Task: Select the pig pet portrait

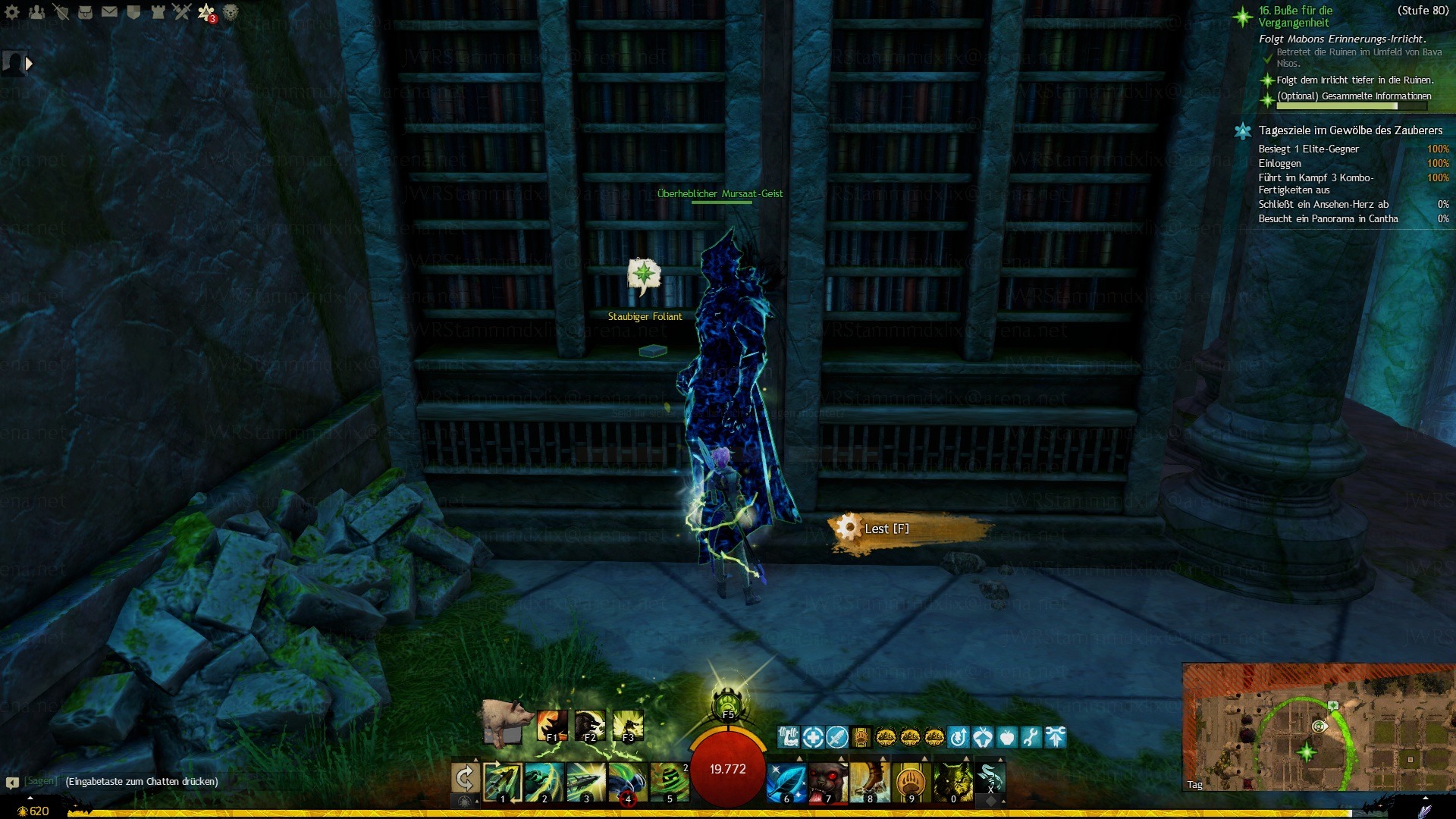Action: pos(504,721)
